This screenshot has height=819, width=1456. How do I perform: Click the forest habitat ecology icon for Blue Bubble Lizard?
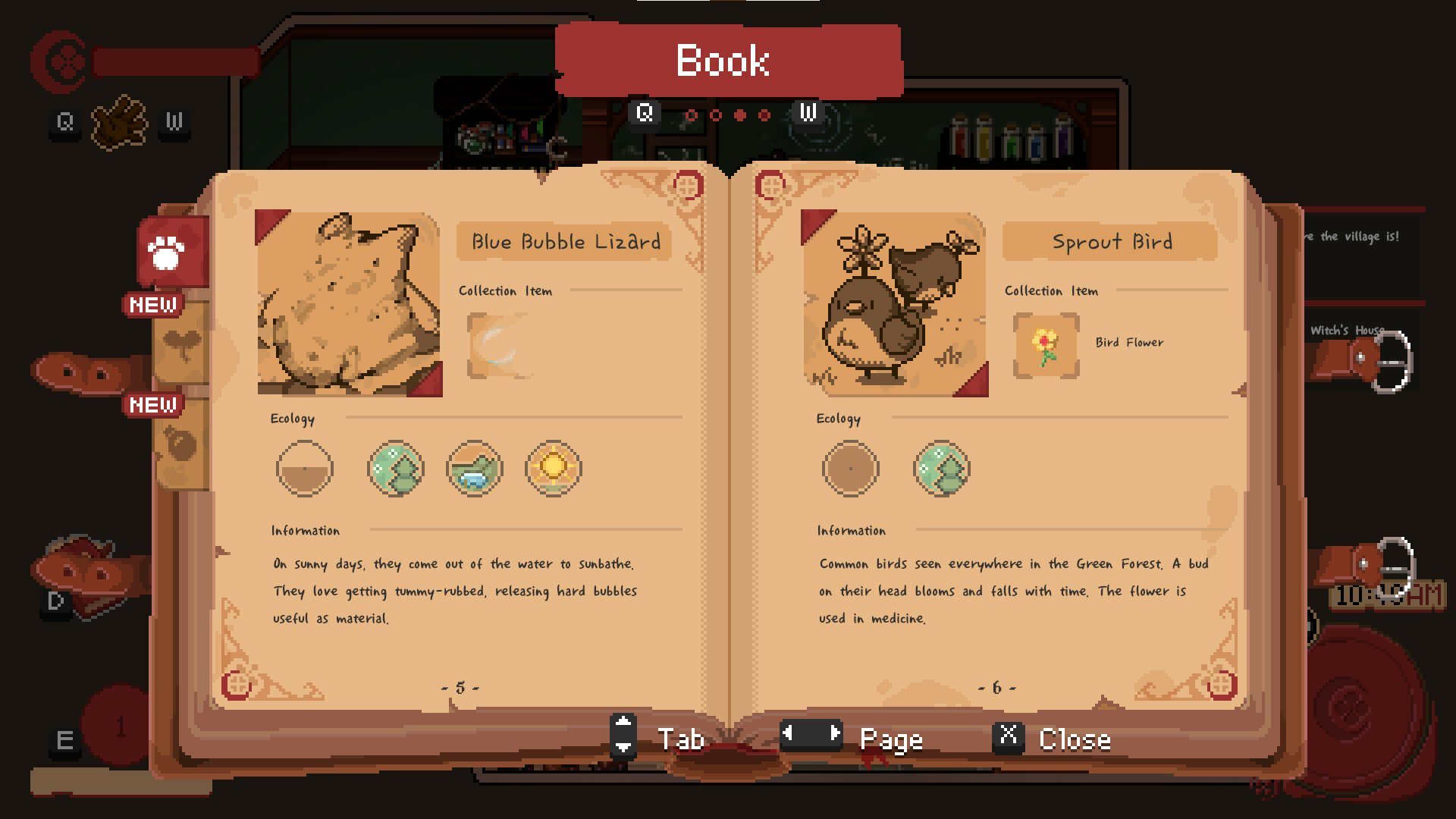[397, 469]
